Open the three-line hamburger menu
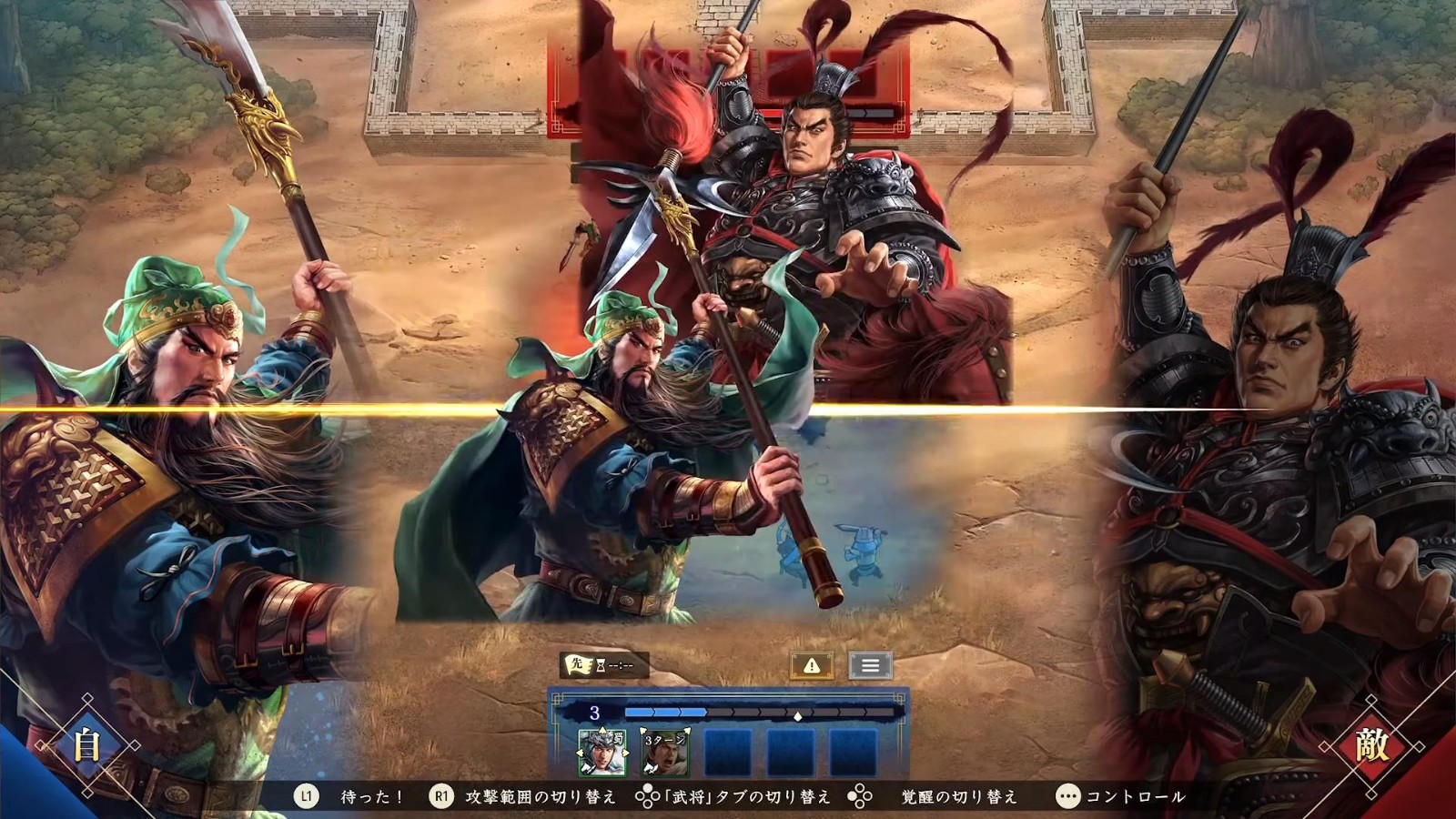This screenshot has height=819, width=1456. 870,666
